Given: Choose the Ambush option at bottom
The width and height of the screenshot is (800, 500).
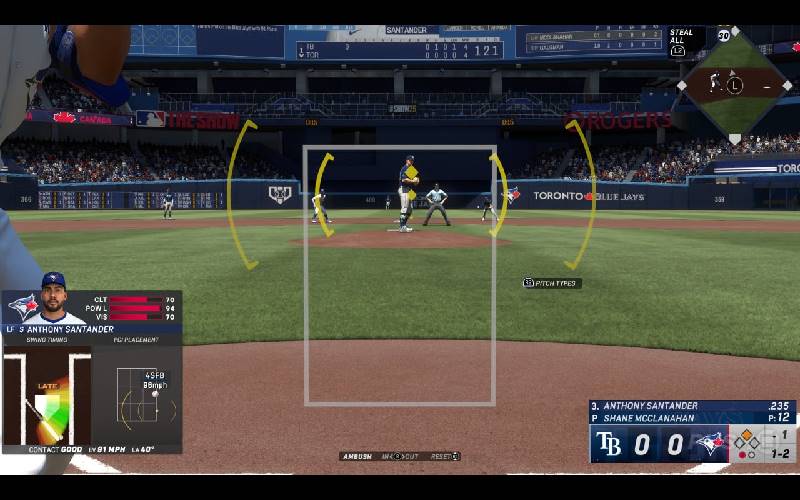Looking at the screenshot, I should click(357, 456).
